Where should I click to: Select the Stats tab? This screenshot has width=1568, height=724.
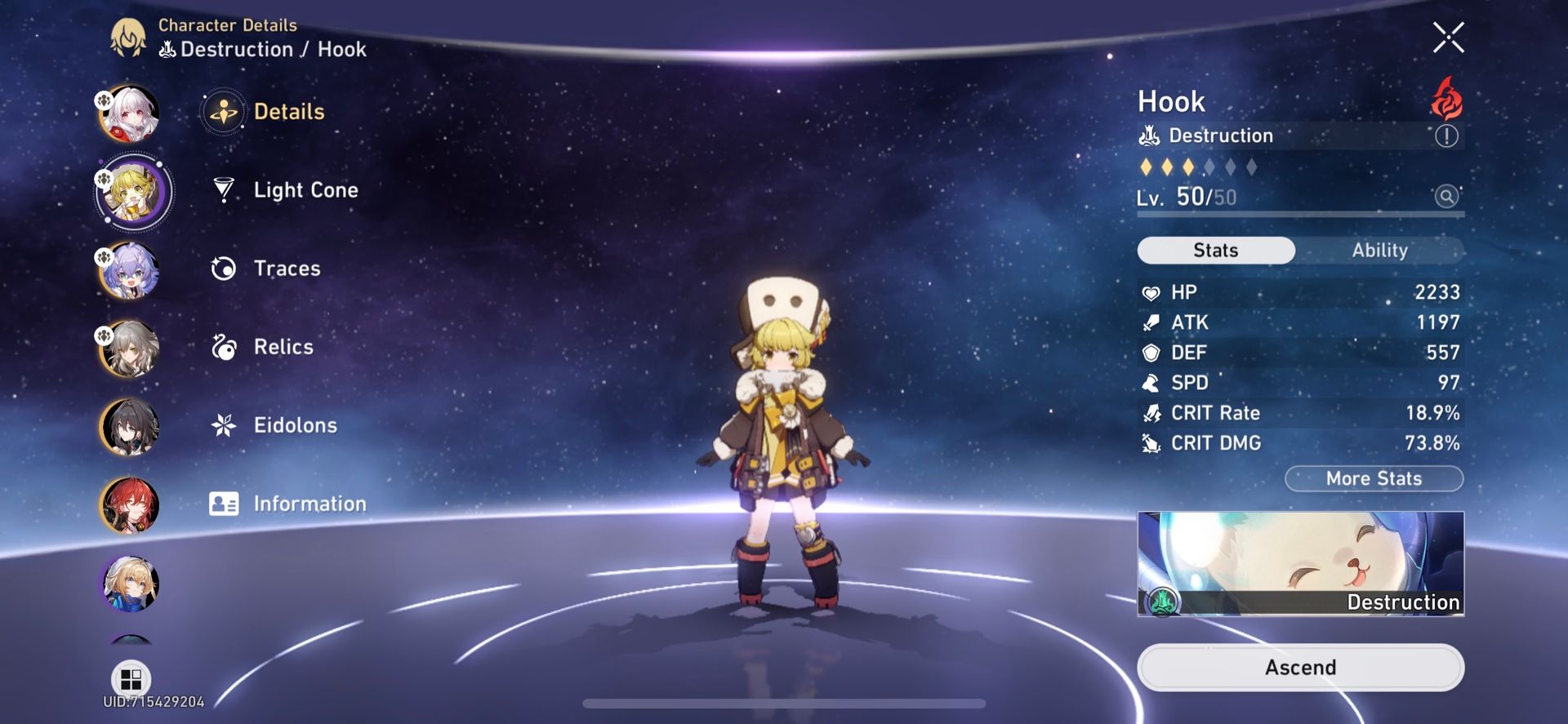pyautogui.click(x=1215, y=250)
